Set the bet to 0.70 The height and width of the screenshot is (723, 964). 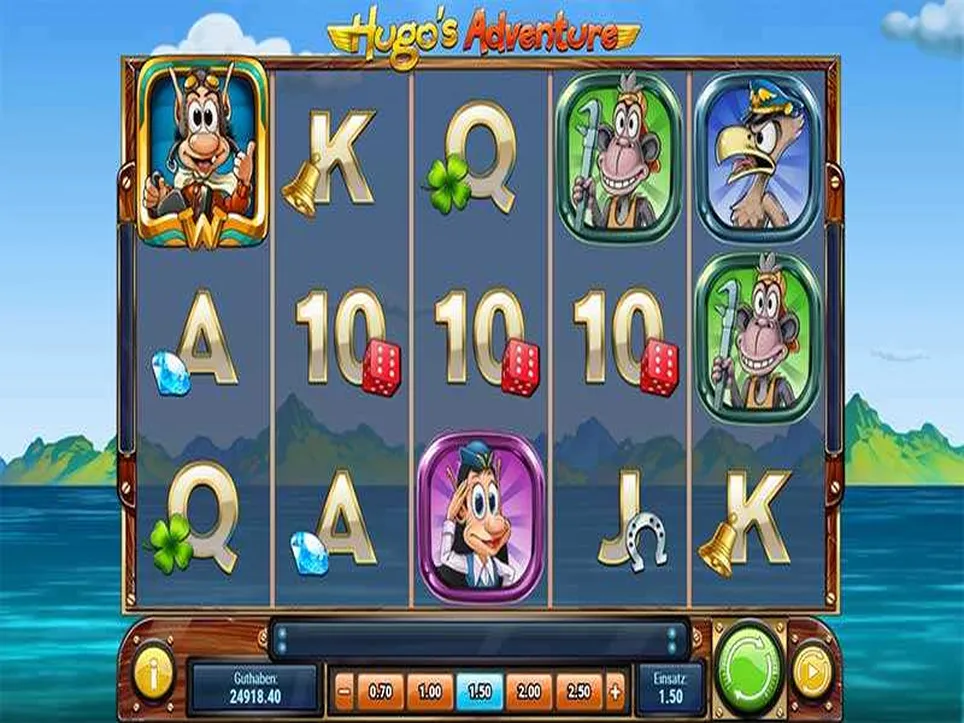(380, 690)
